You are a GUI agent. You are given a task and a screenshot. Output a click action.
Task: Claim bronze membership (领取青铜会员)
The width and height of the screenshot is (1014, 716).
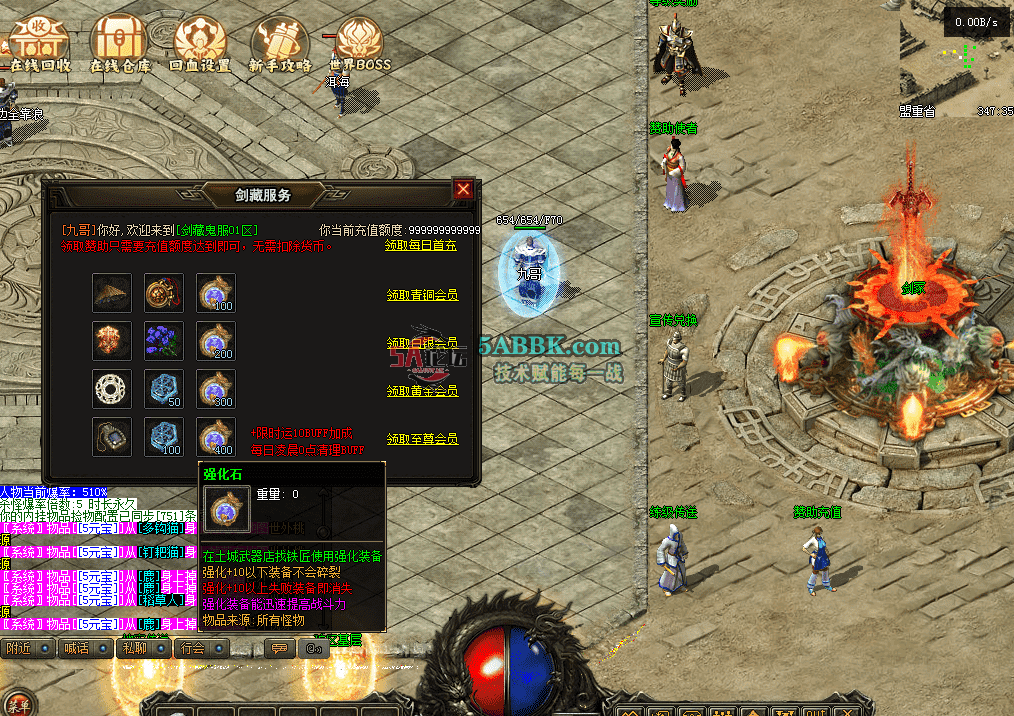422,295
